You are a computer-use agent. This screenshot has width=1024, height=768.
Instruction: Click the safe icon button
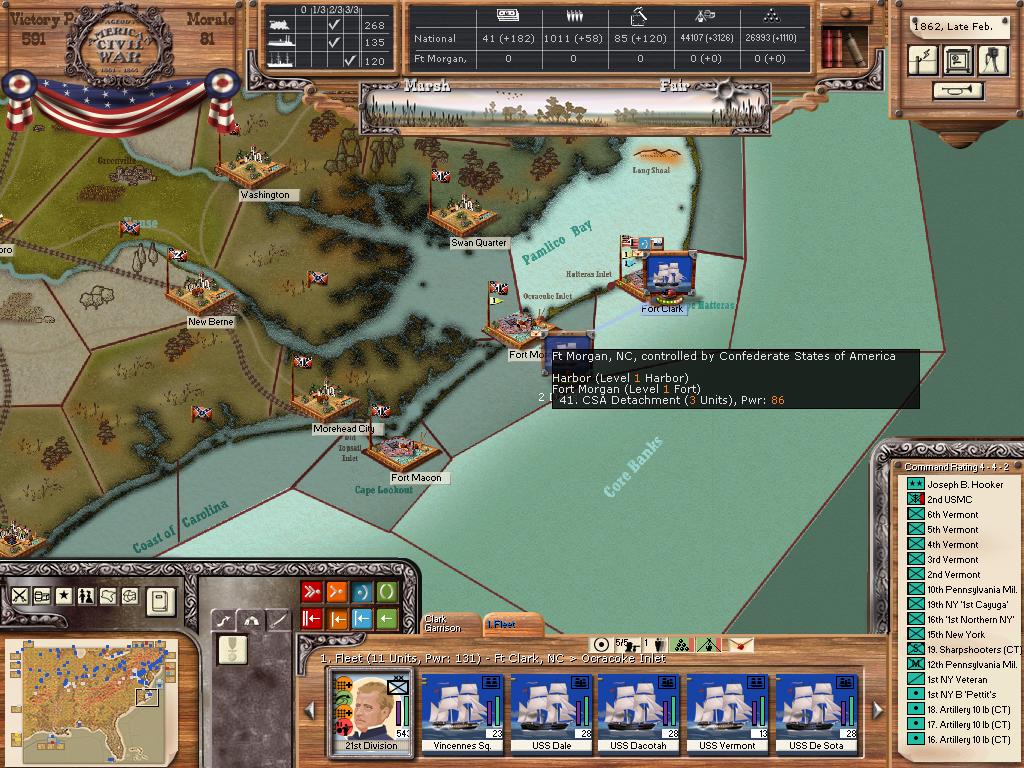[x=958, y=60]
